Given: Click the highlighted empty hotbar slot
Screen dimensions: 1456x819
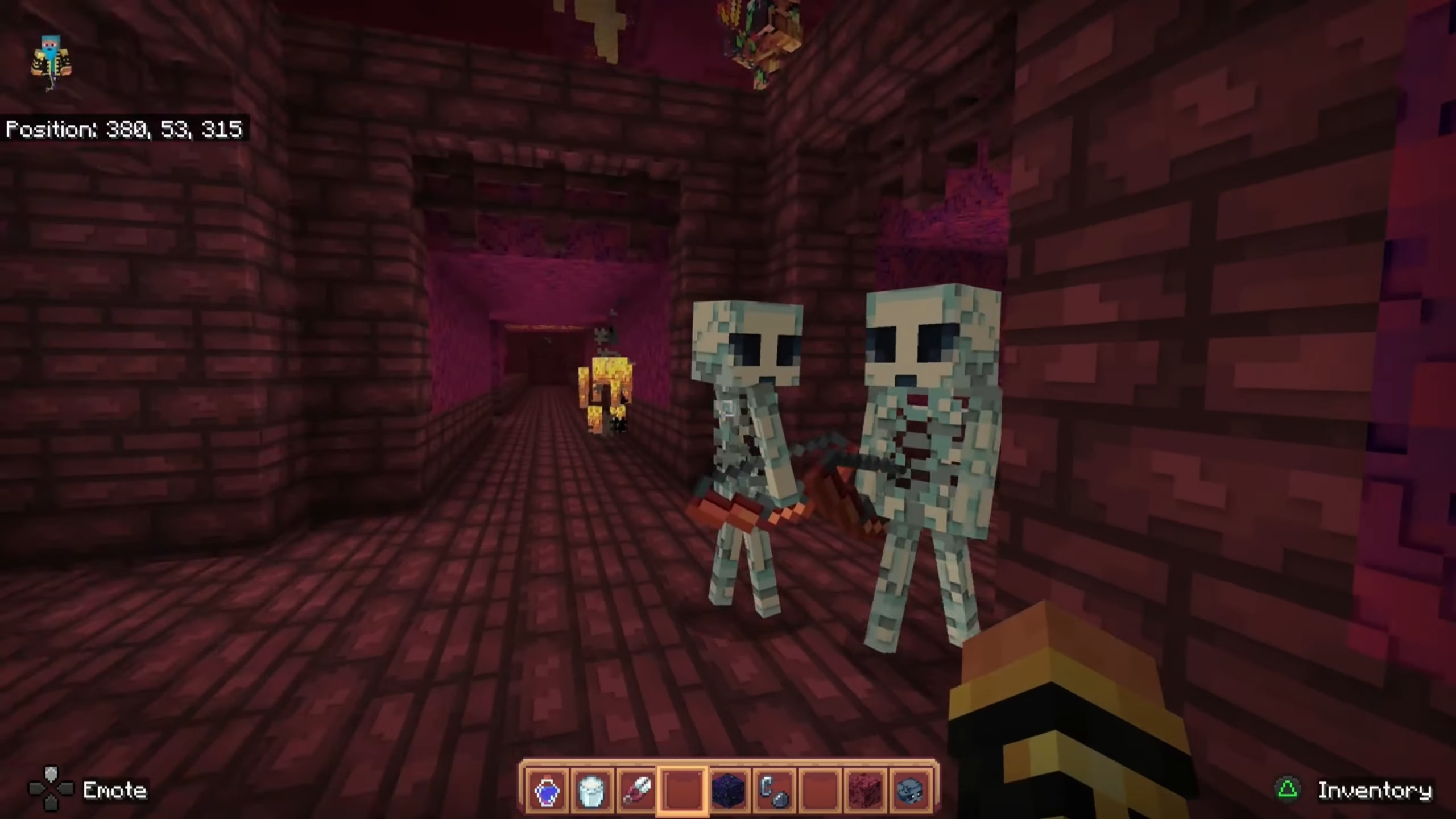Looking at the screenshot, I should (682, 790).
